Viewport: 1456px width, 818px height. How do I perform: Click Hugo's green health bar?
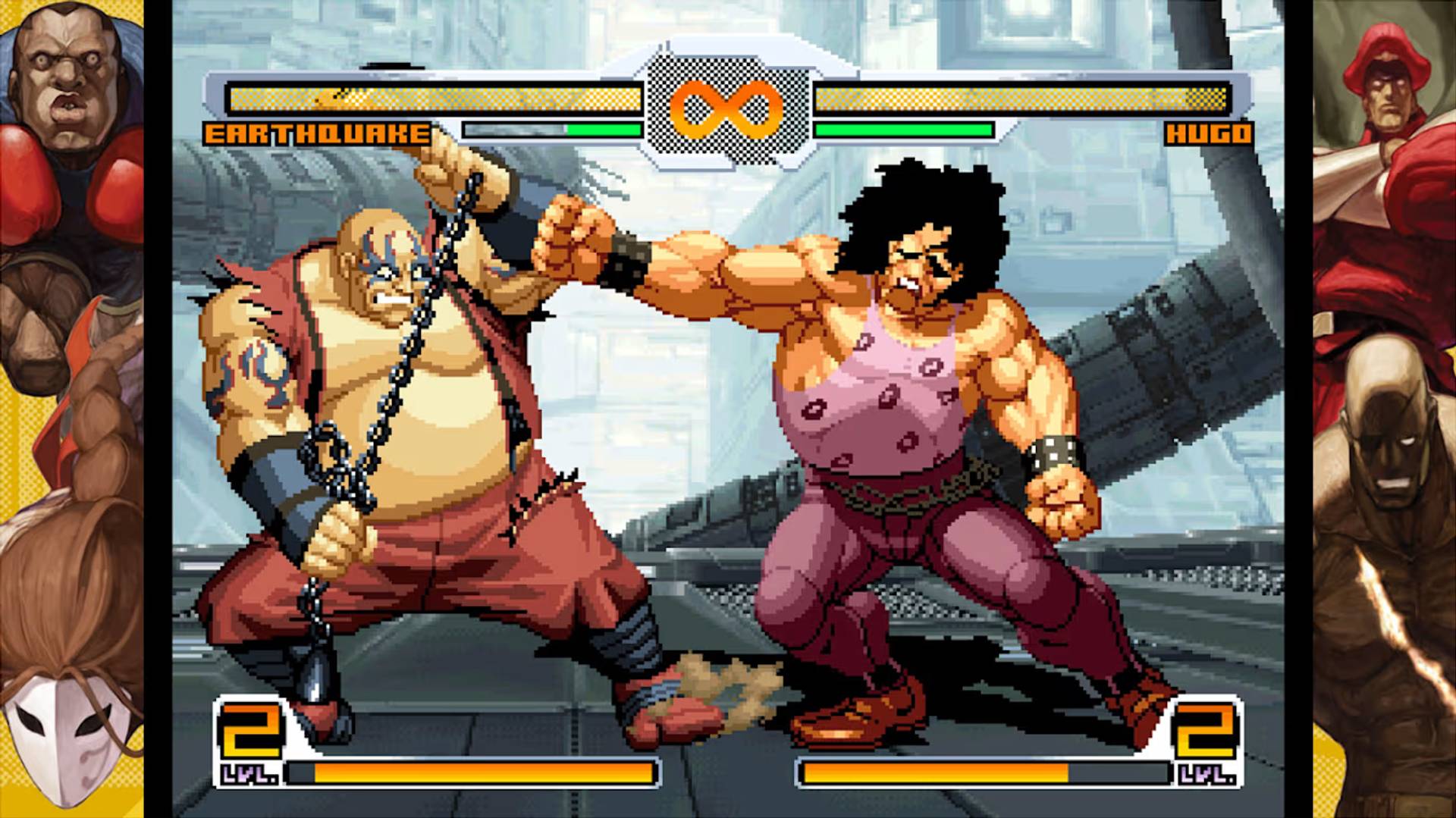pyautogui.click(x=902, y=130)
